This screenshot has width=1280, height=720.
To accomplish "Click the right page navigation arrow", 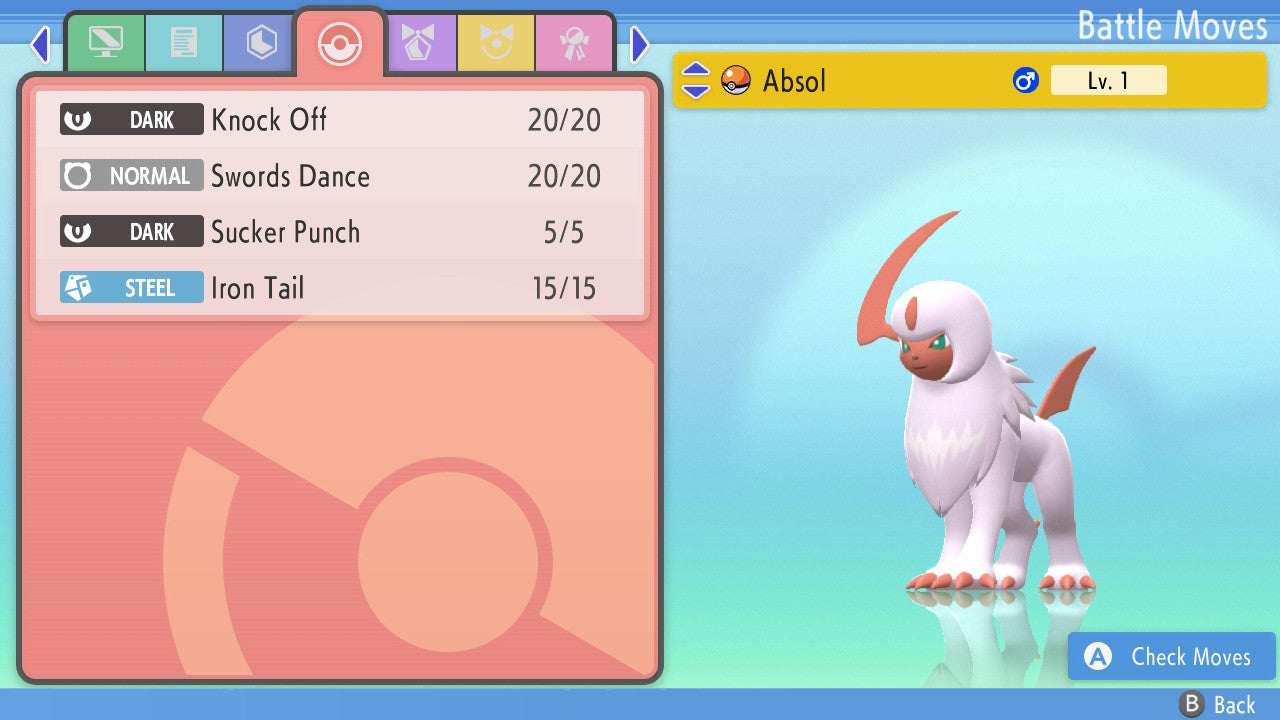I will 640,45.
